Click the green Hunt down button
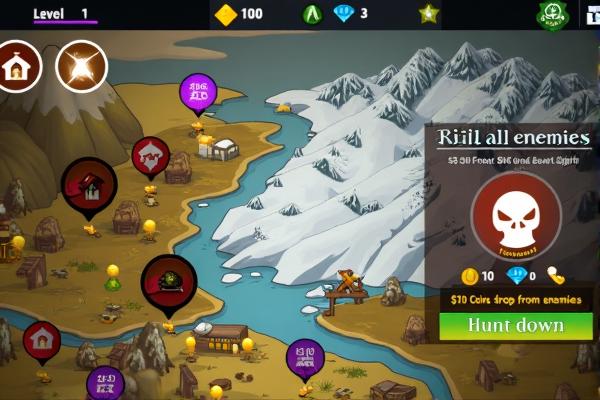The width and height of the screenshot is (600, 400). pyautogui.click(x=516, y=326)
